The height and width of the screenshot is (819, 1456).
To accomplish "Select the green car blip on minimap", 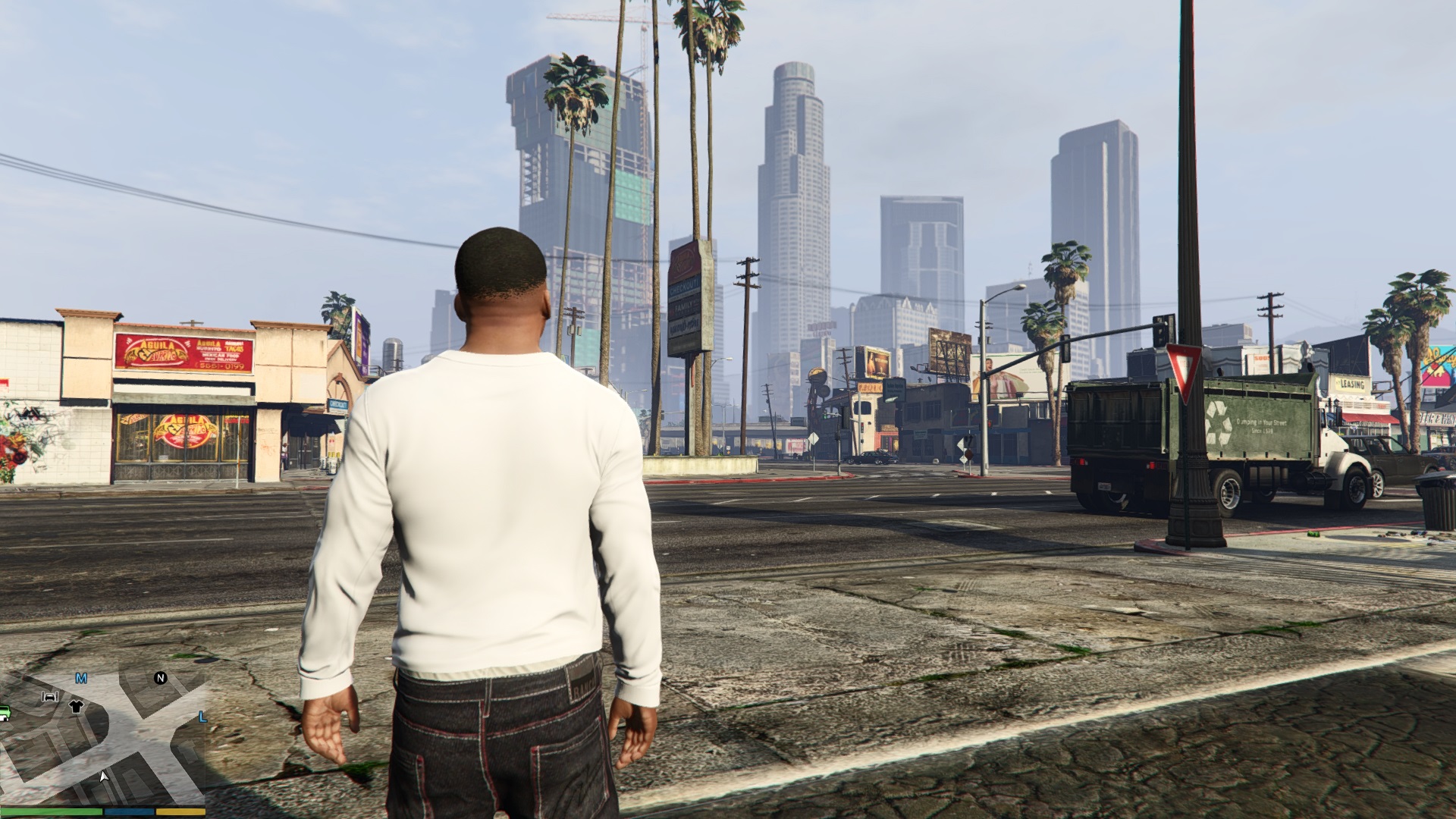I will point(4,713).
